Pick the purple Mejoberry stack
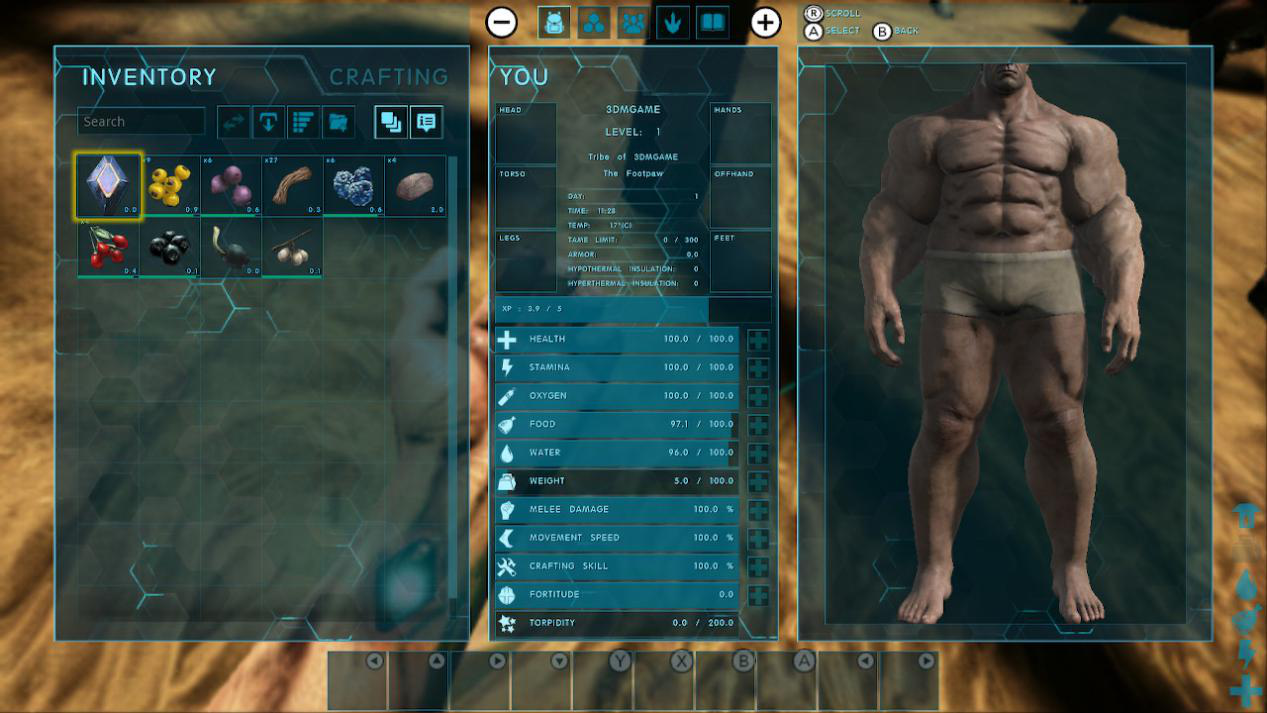Screen dimensions: 1267x713 coord(231,186)
